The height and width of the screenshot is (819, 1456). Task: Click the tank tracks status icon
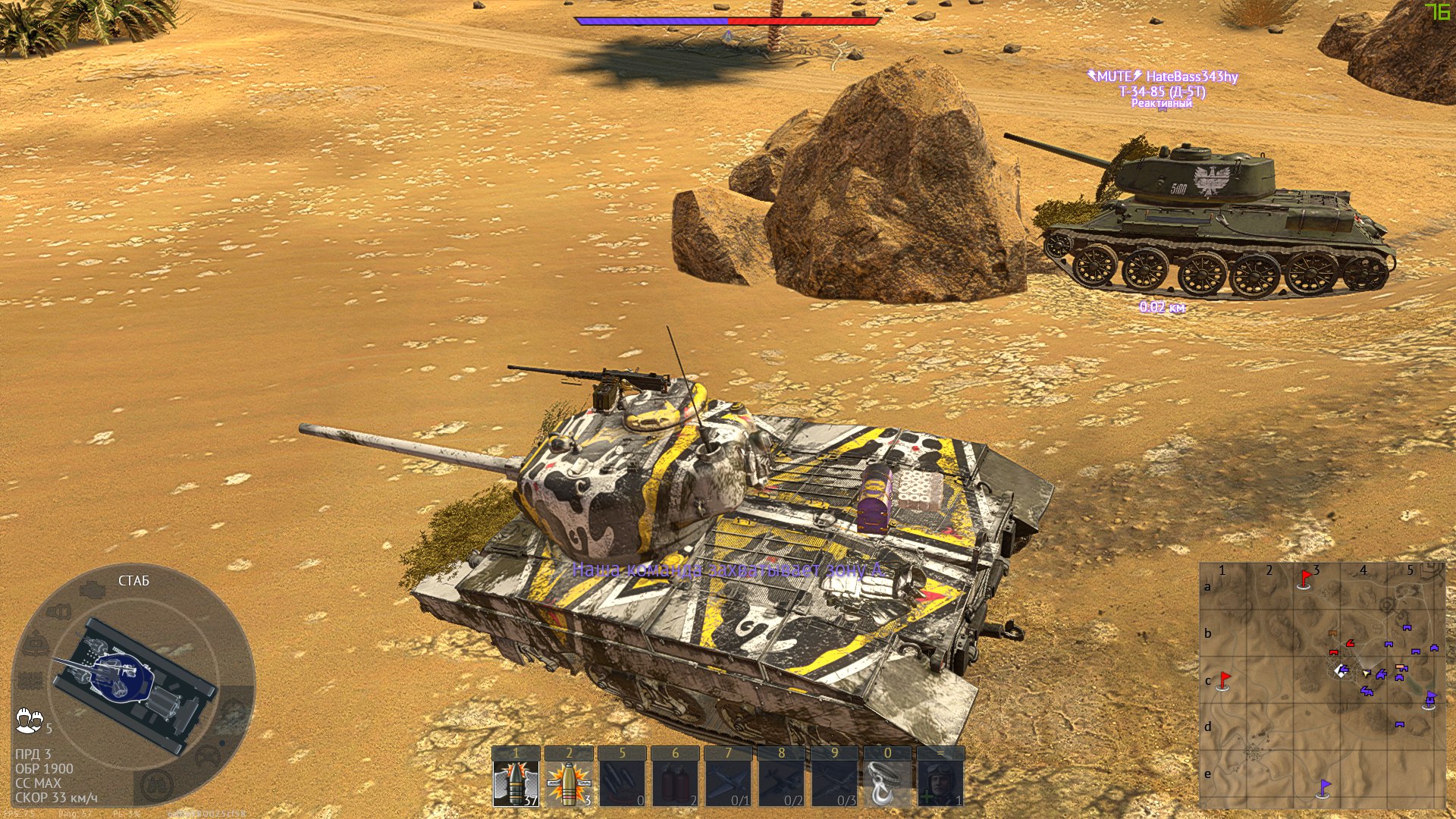pos(30,680)
